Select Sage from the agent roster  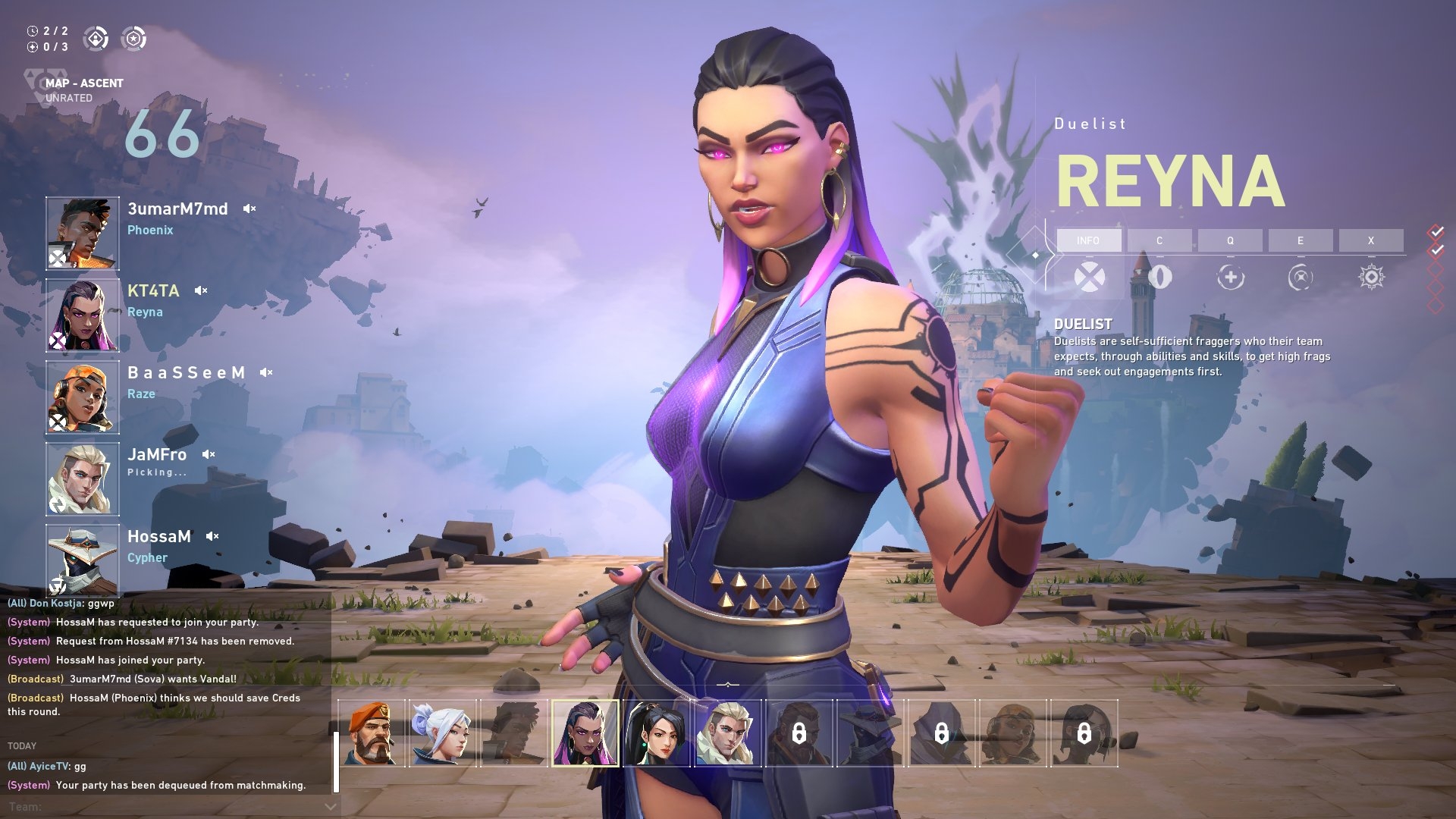[x=657, y=733]
